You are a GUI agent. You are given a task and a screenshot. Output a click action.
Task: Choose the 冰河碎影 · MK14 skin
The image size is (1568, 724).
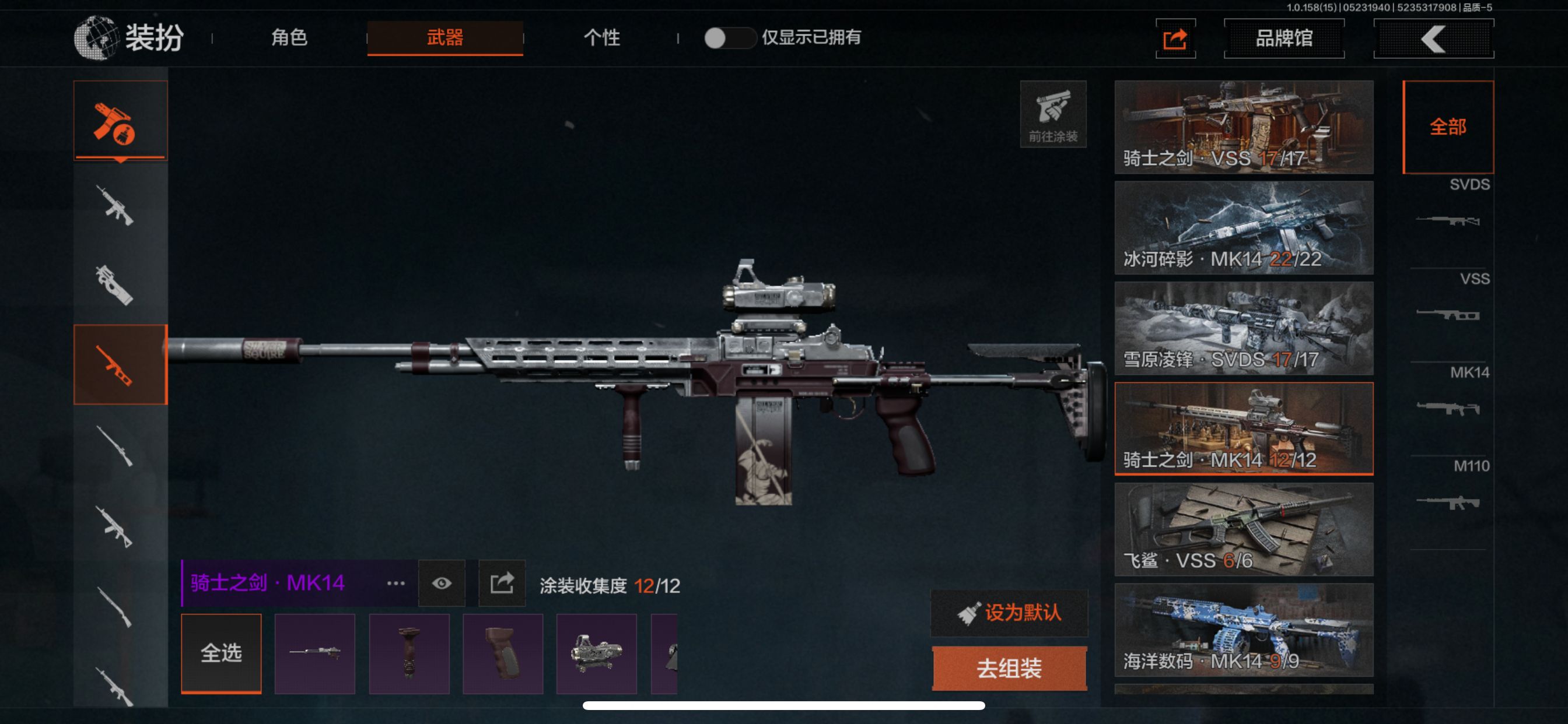(x=1243, y=227)
